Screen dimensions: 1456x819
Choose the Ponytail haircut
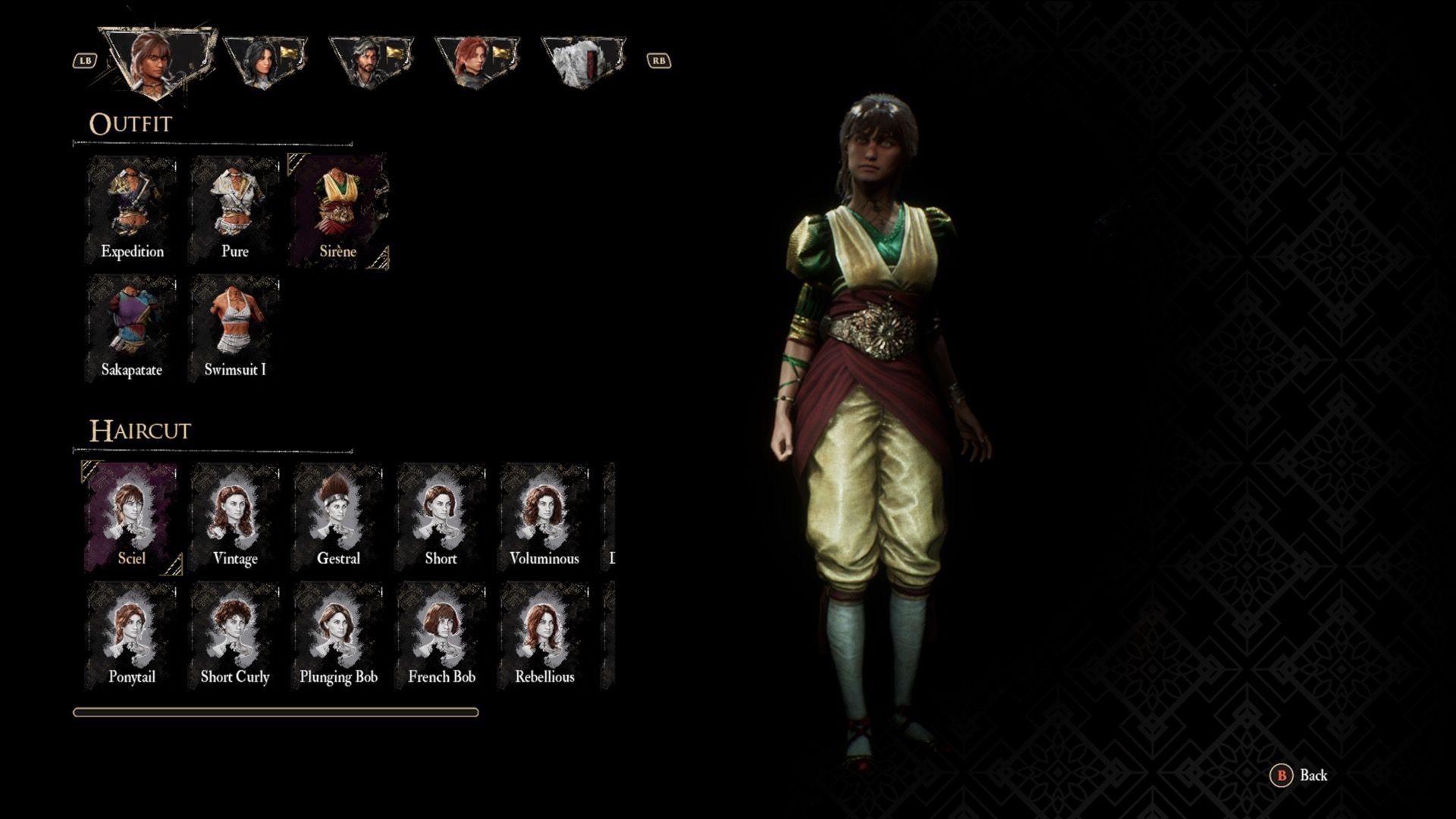pyautogui.click(x=131, y=629)
